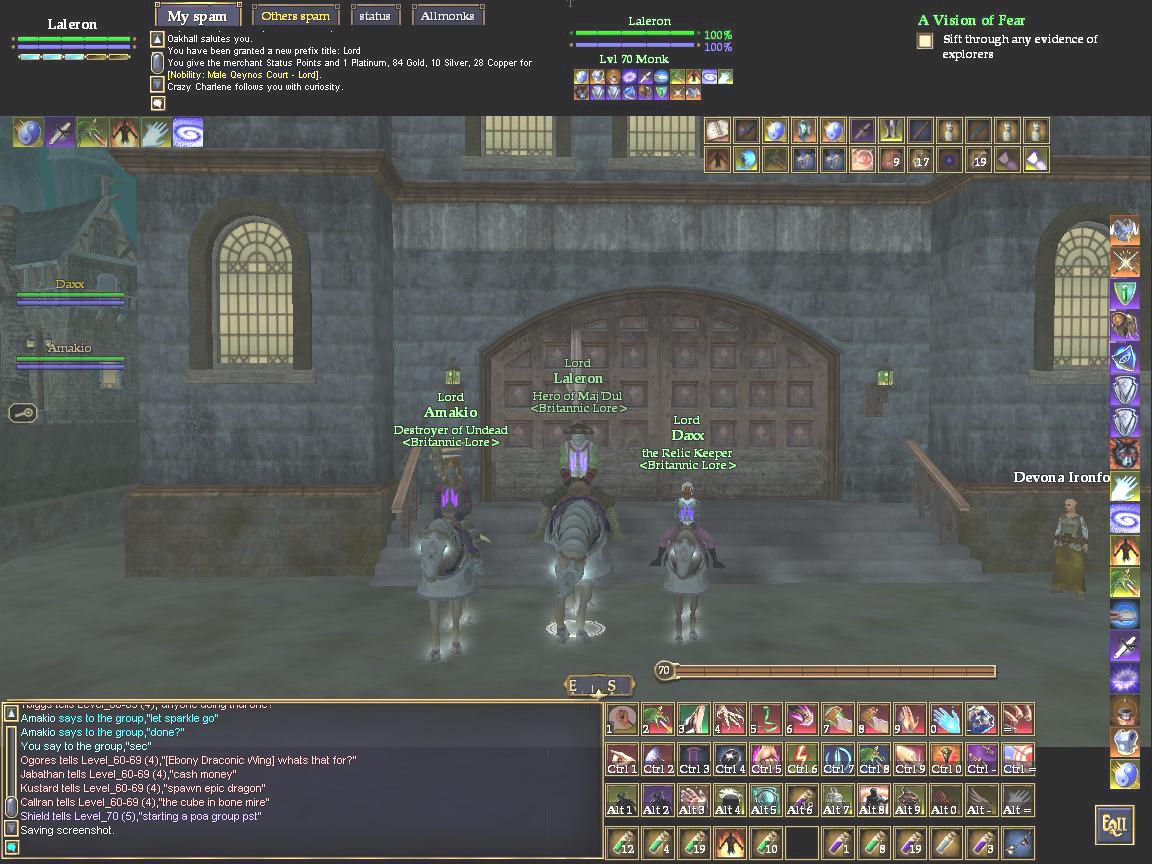Activate the flaming figure hotbar icon
Screen dimensions: 1152x864
pyautogui.click(x=729, y=842)
